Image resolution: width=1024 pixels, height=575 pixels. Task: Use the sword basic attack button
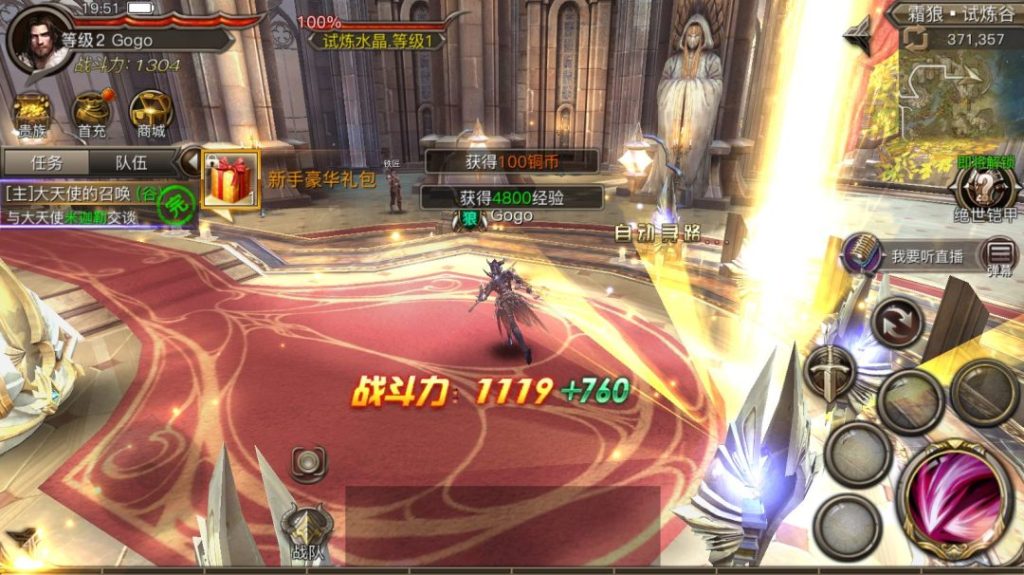click(830, 372)
